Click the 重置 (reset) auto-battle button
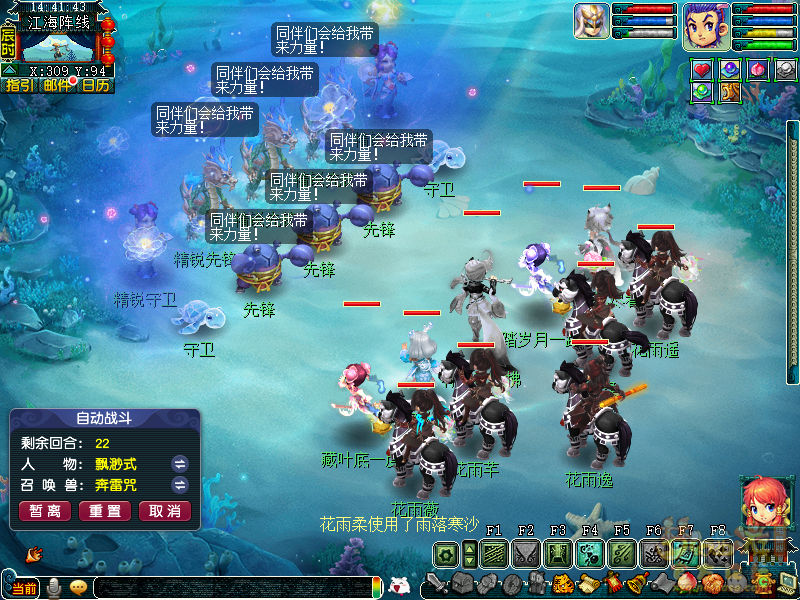The image size is (800, 600). pyautogui.click(x=105, y=511)
